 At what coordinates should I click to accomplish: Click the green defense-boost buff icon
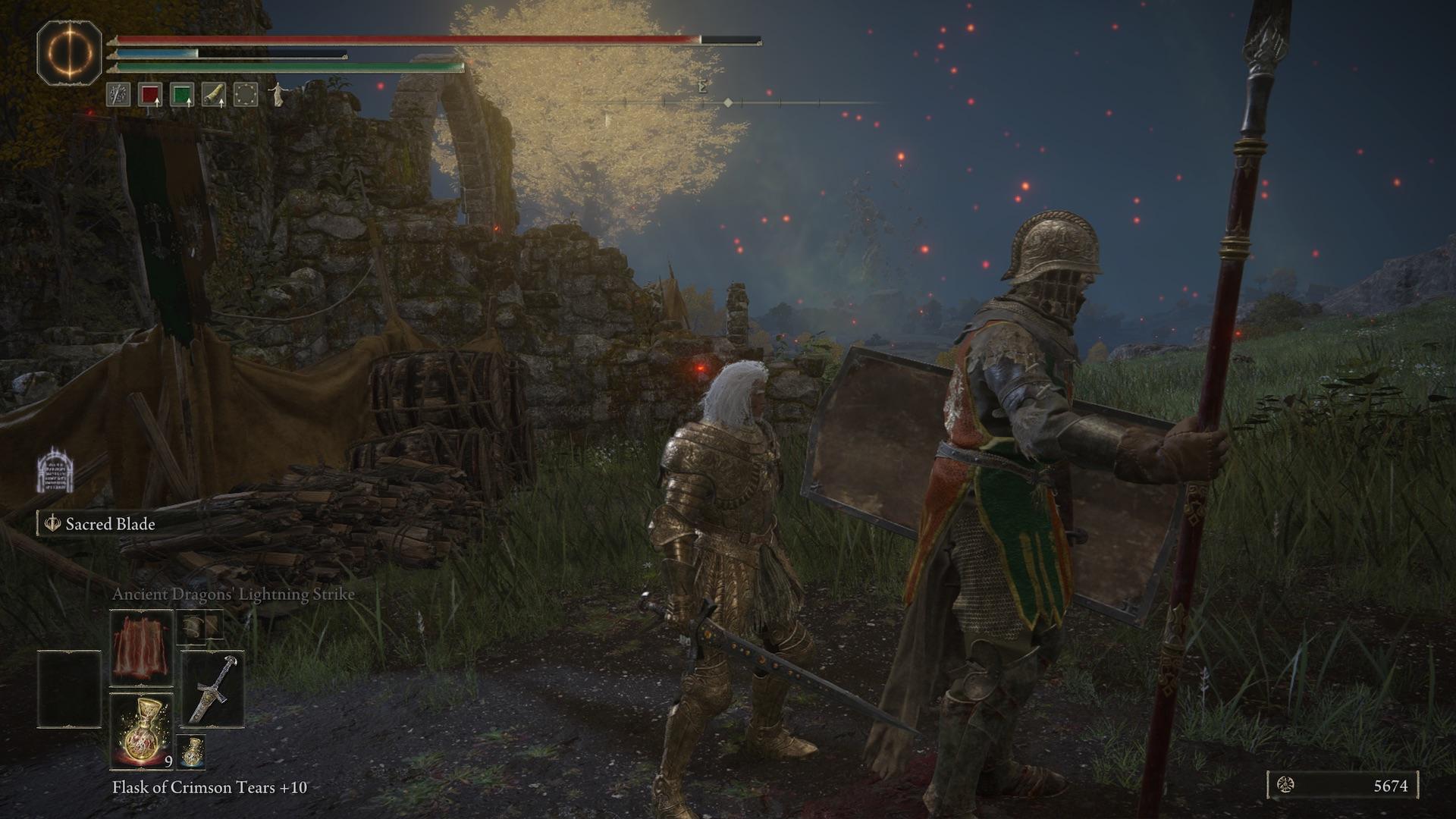tap(182, 94)
